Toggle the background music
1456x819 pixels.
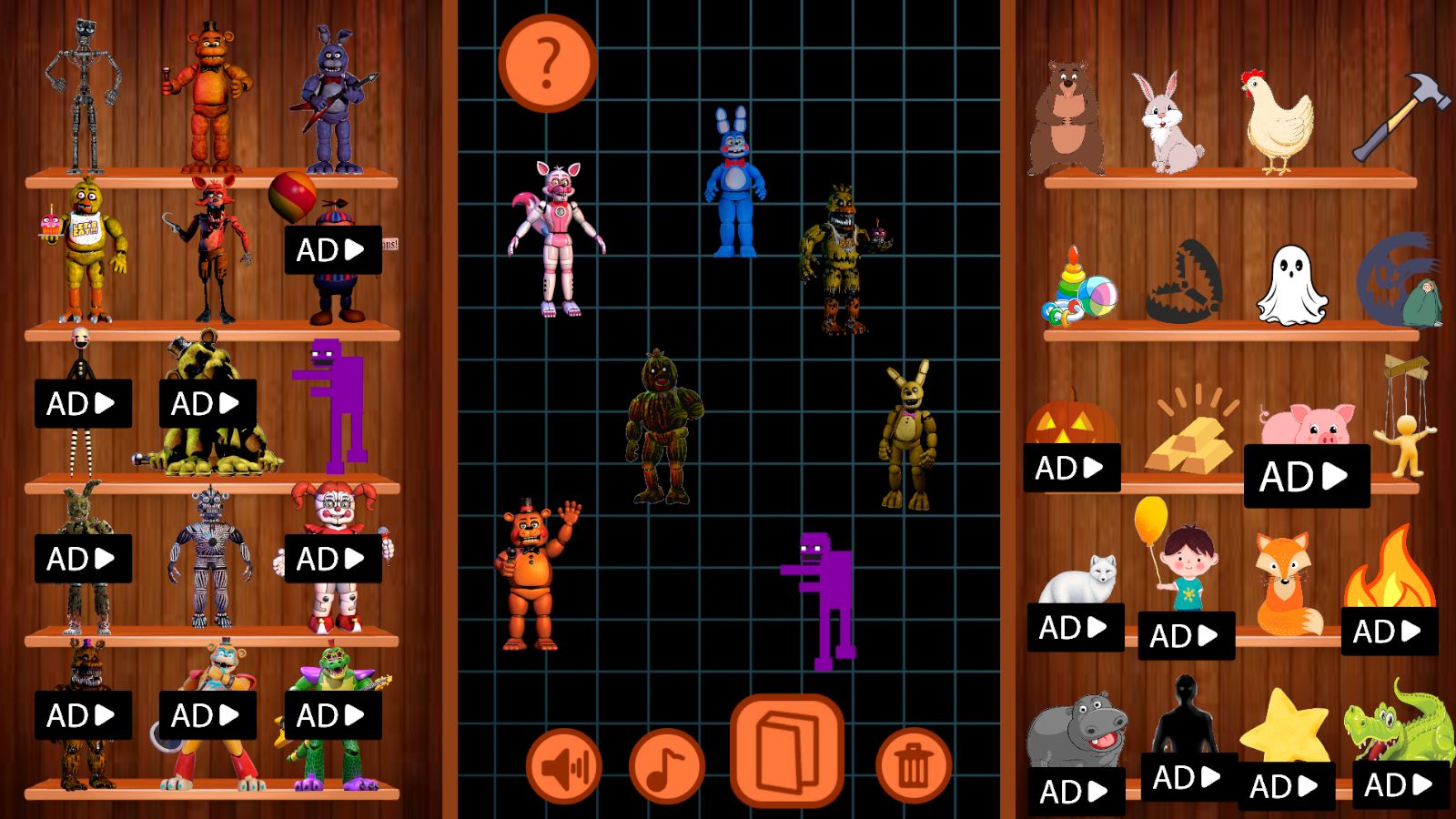coord(665,764)
